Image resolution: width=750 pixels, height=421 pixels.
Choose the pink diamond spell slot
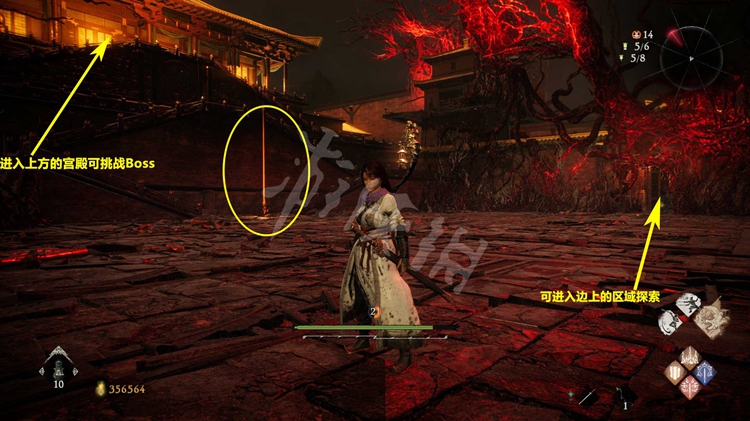(x=690, y=387)
